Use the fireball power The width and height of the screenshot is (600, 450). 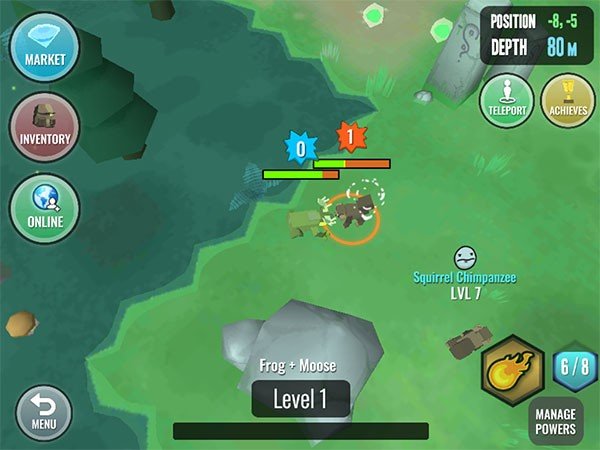pyautogui.click(x=512, y=371)
